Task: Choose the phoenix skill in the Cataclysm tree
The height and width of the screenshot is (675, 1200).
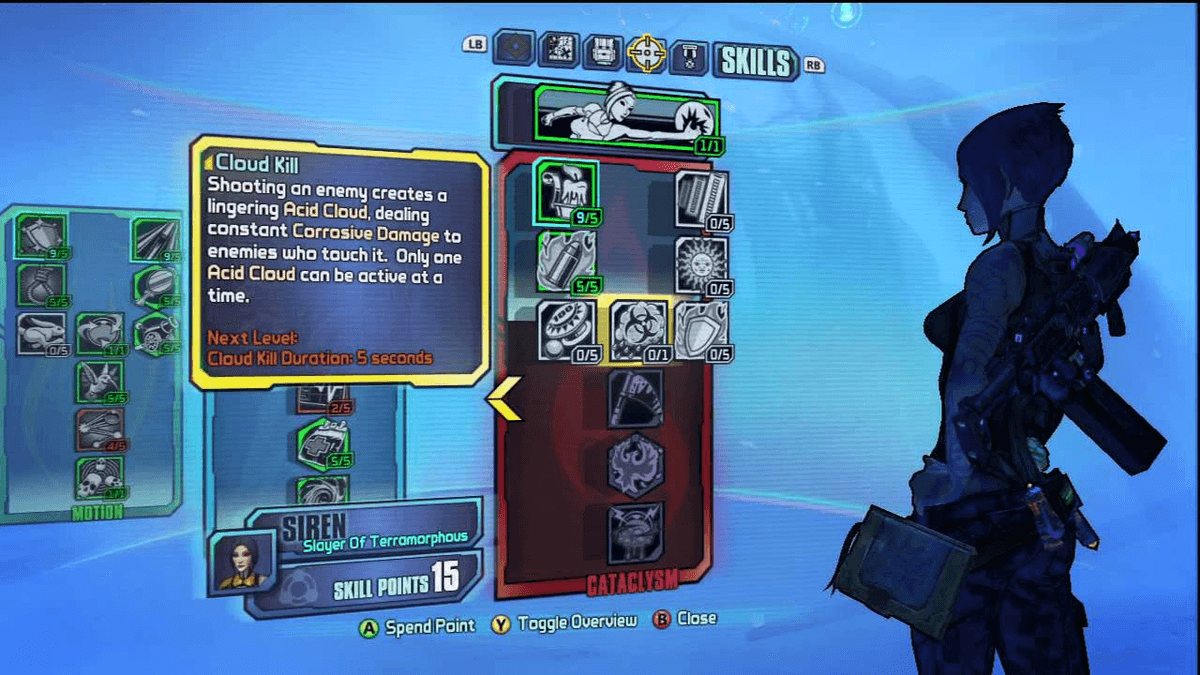Action: 636,465
